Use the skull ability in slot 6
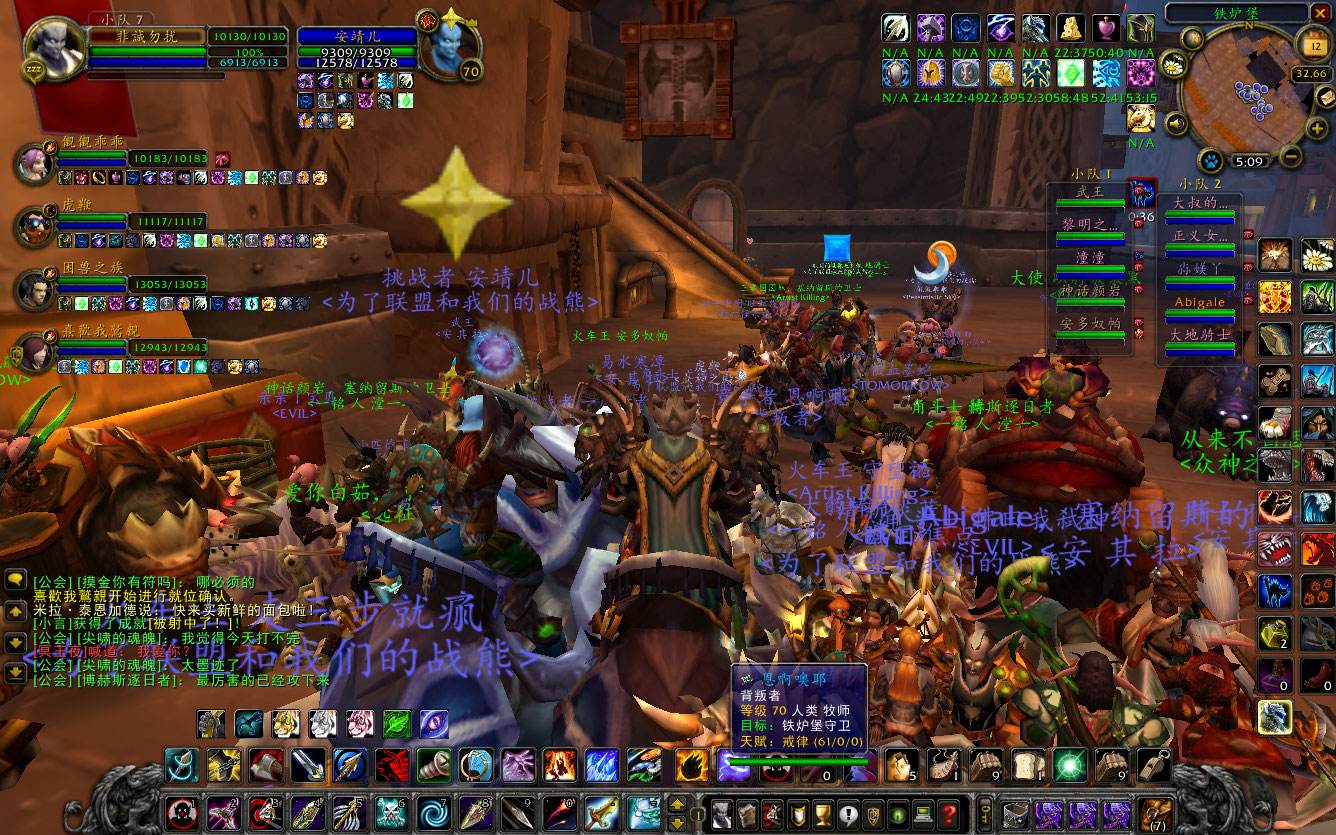 (x=390, y=813)
